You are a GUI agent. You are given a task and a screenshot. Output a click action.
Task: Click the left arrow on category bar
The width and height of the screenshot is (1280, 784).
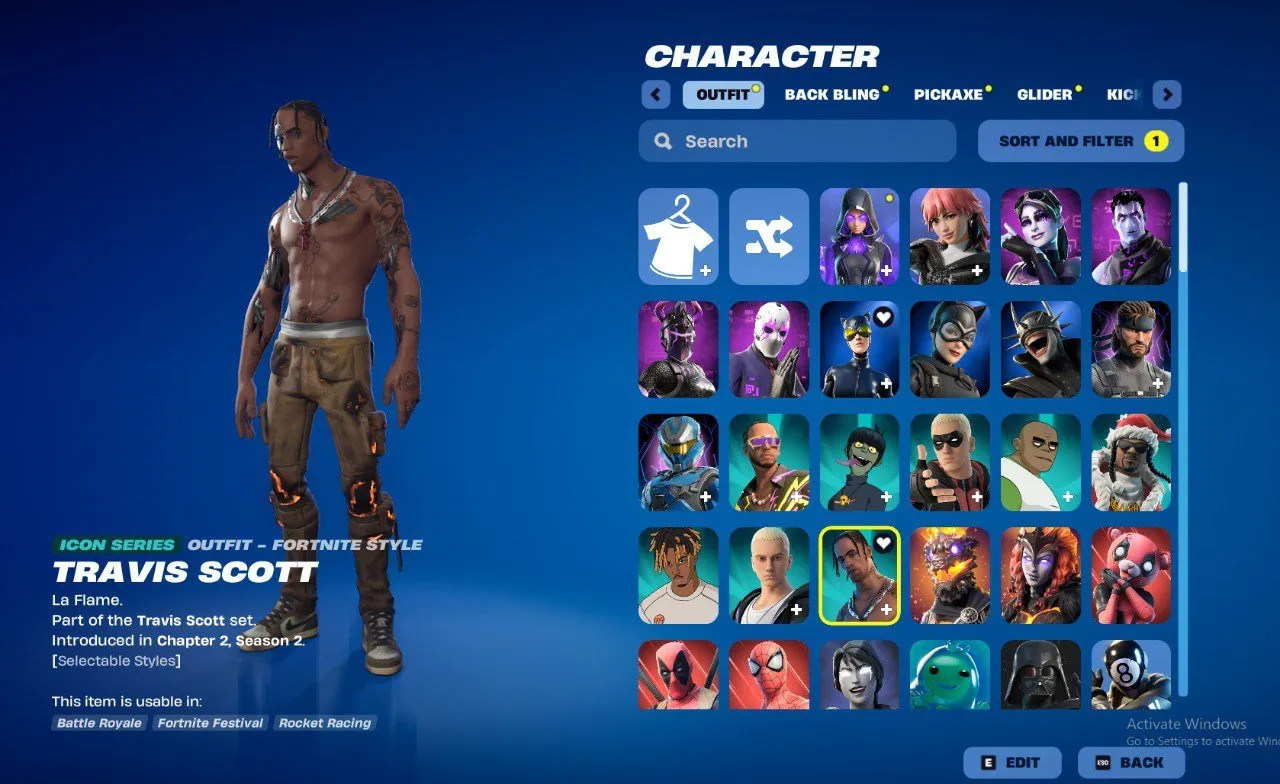click(x=655, y=94)
